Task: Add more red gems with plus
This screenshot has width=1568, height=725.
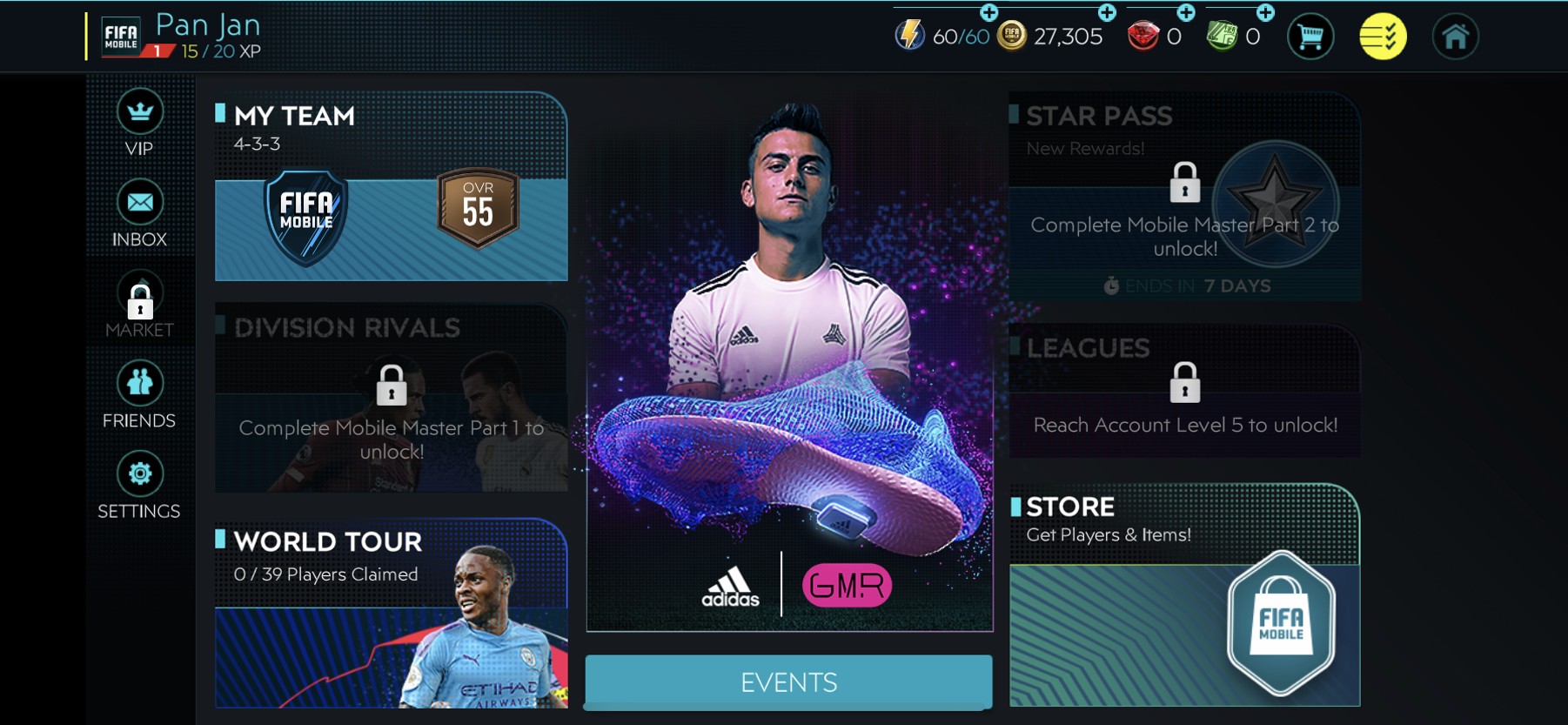Action: tap(1186, 13)
